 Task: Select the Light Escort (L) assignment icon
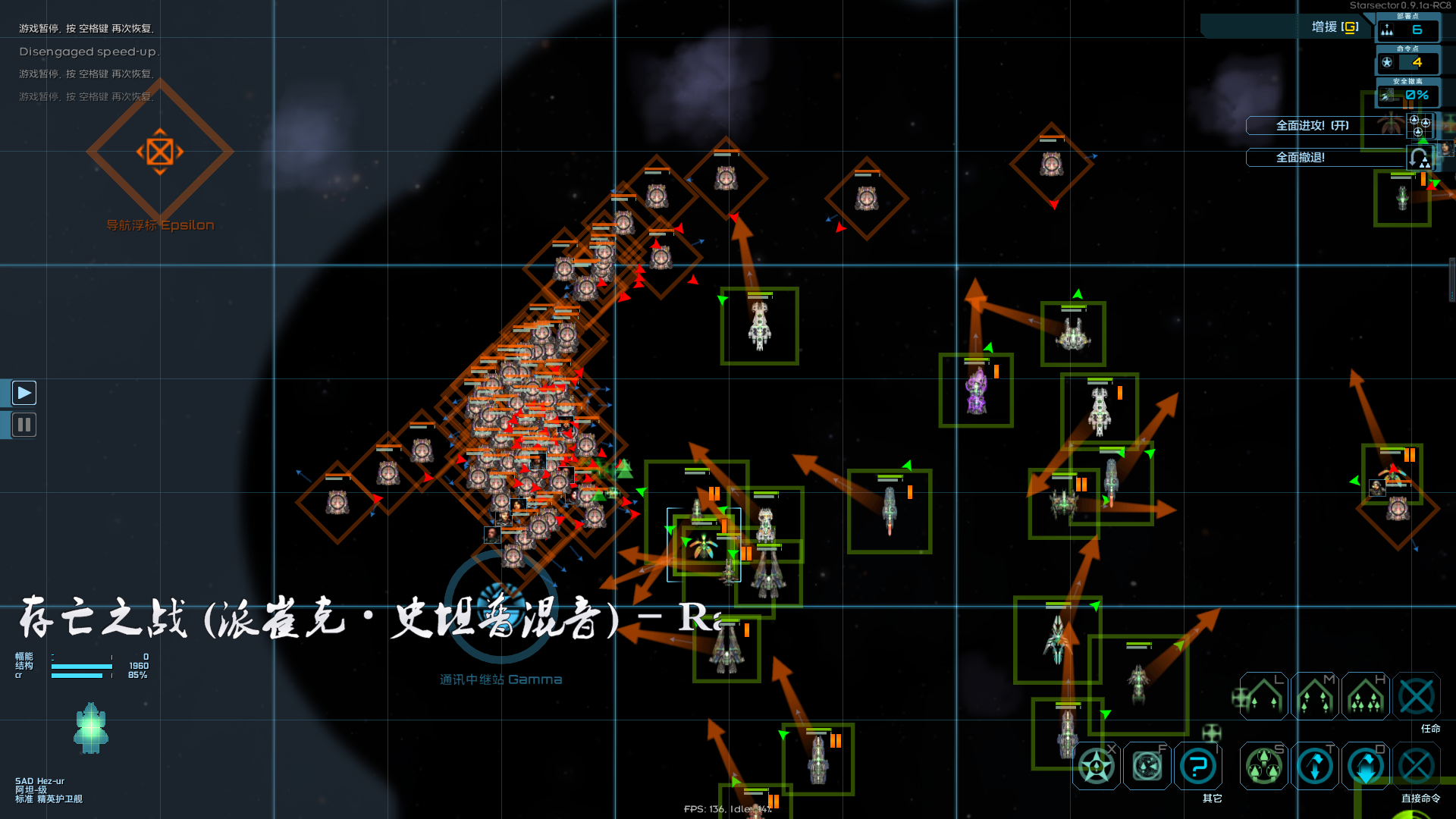click(1263, 696)
